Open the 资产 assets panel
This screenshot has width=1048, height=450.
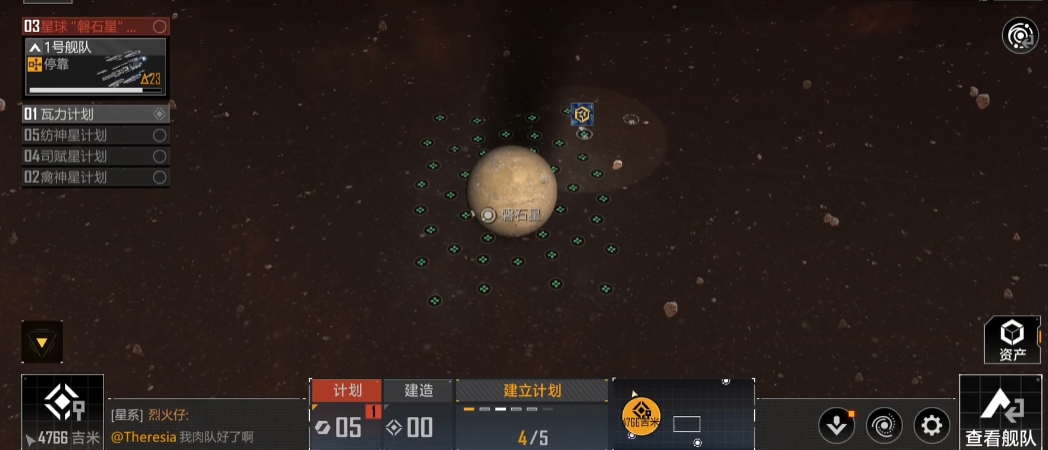click(1013, 340)
